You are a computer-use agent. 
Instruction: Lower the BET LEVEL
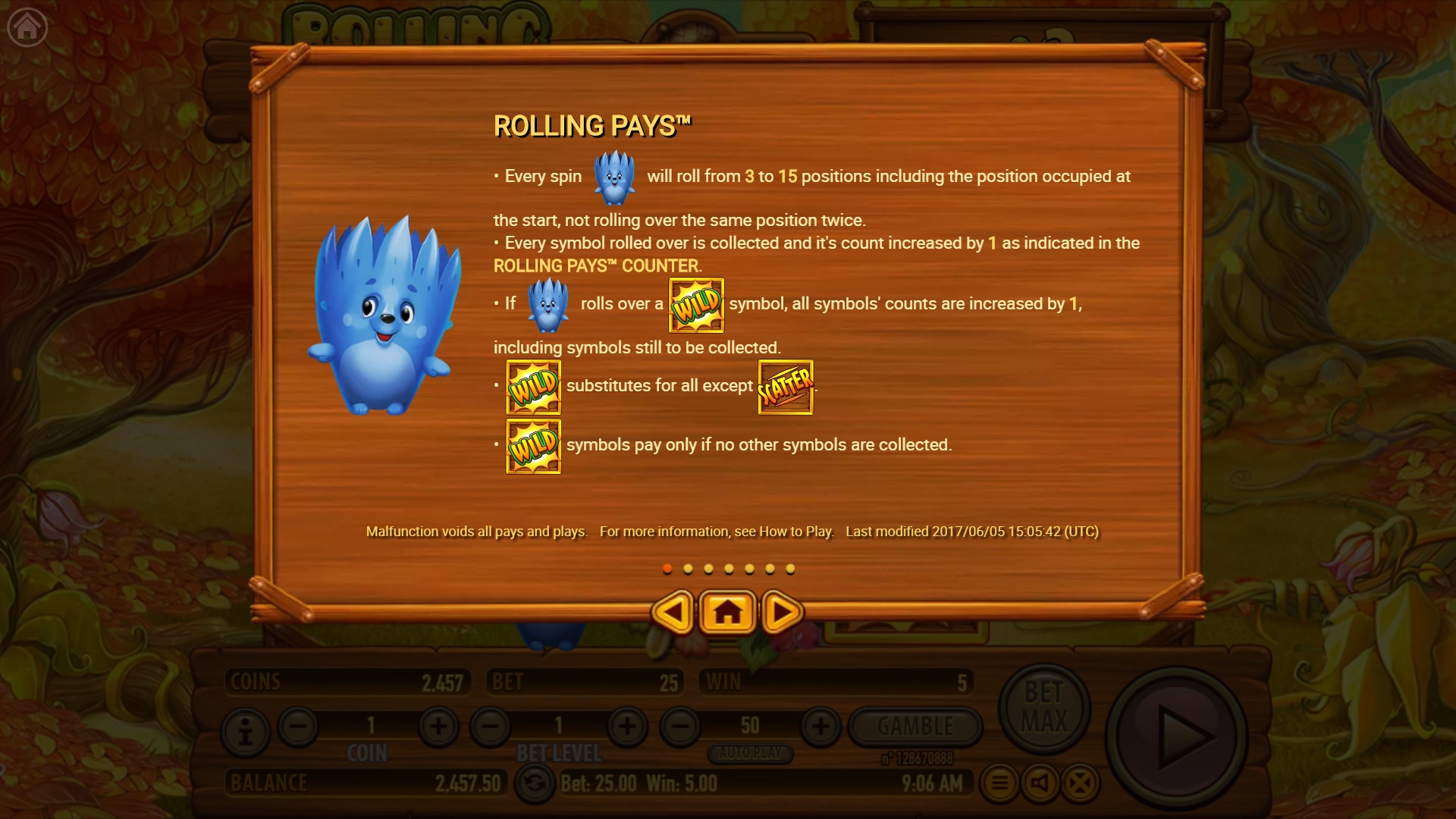pyautogui.click(x=491, y=726)
